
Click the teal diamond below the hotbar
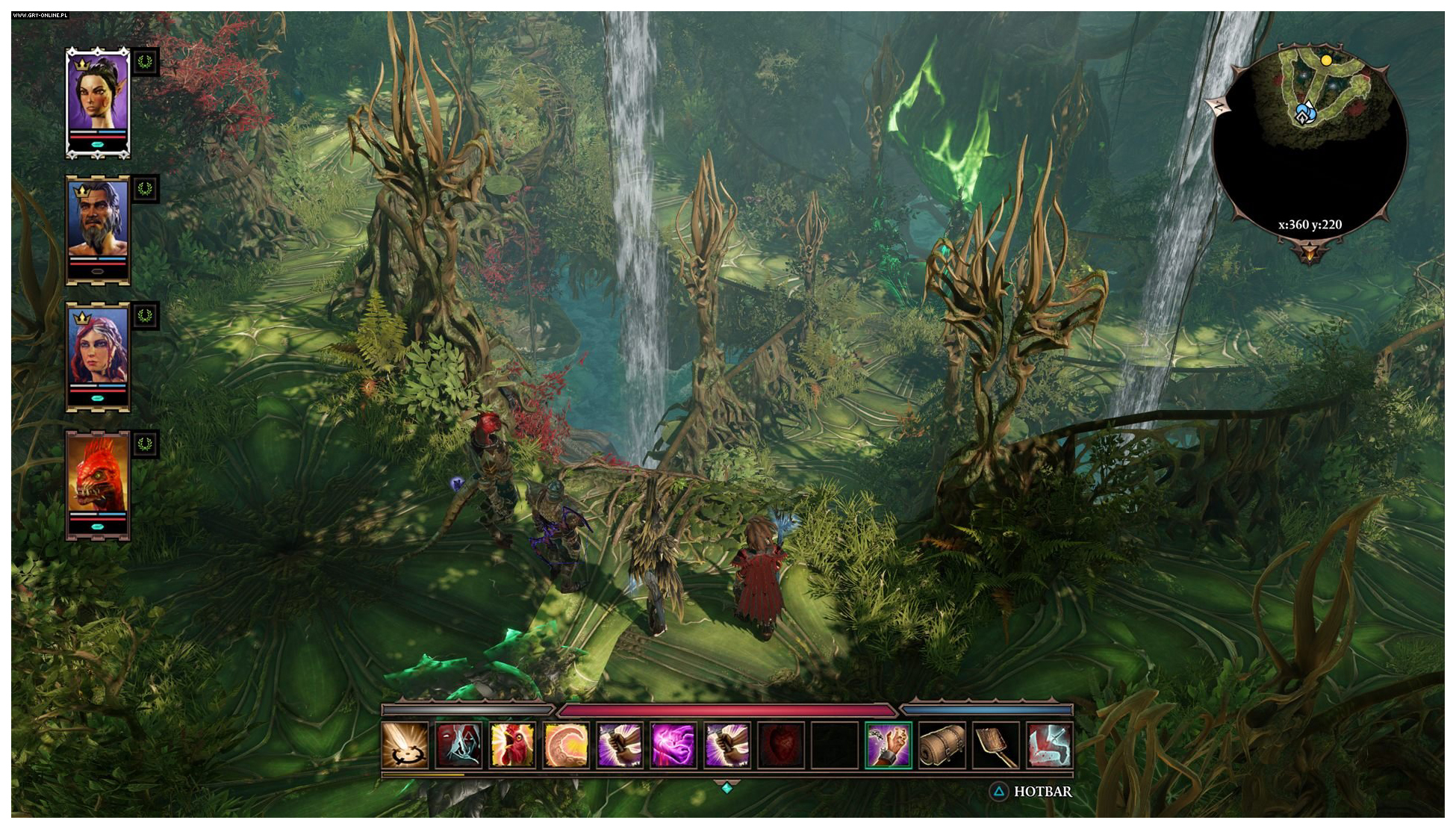point(727,787)
